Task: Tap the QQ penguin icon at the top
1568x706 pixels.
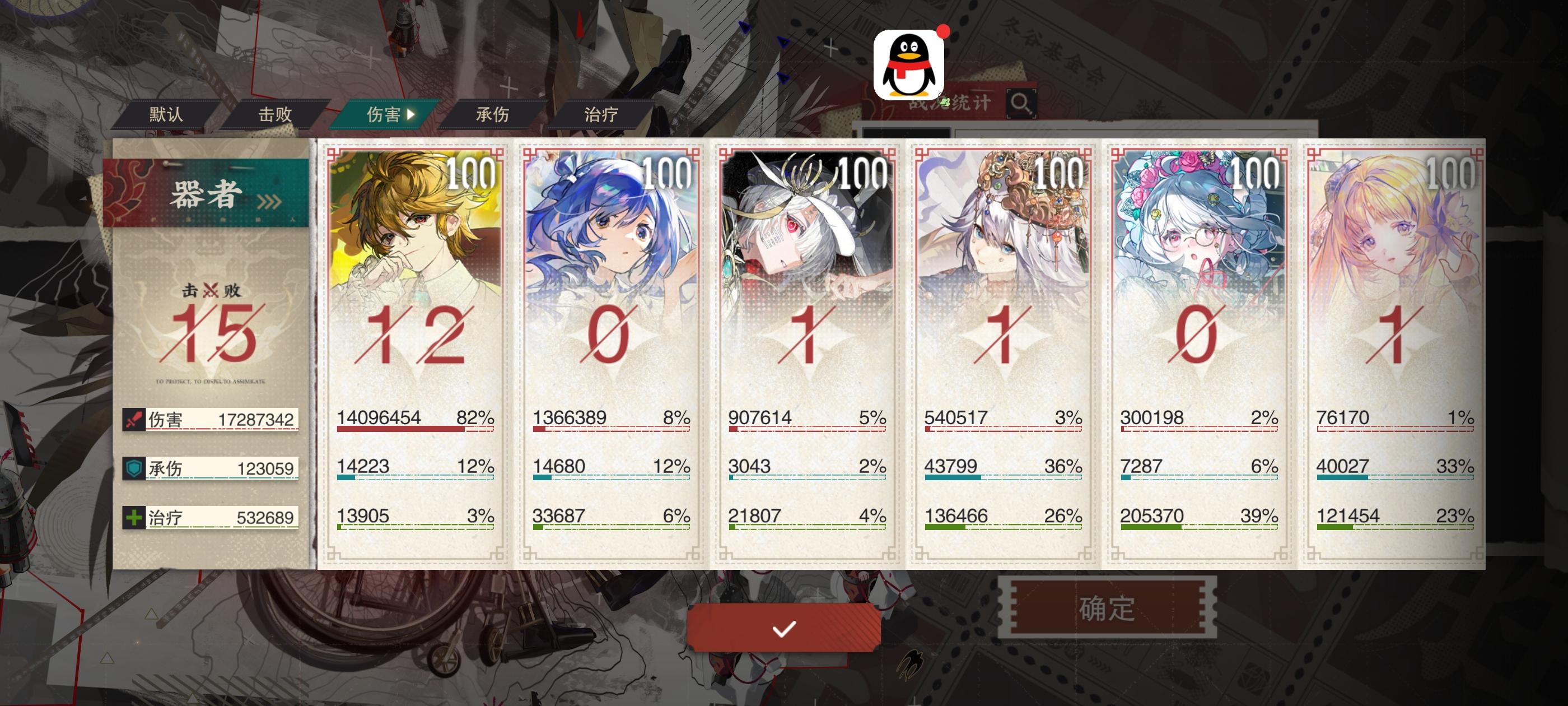Action: (911, 63)
